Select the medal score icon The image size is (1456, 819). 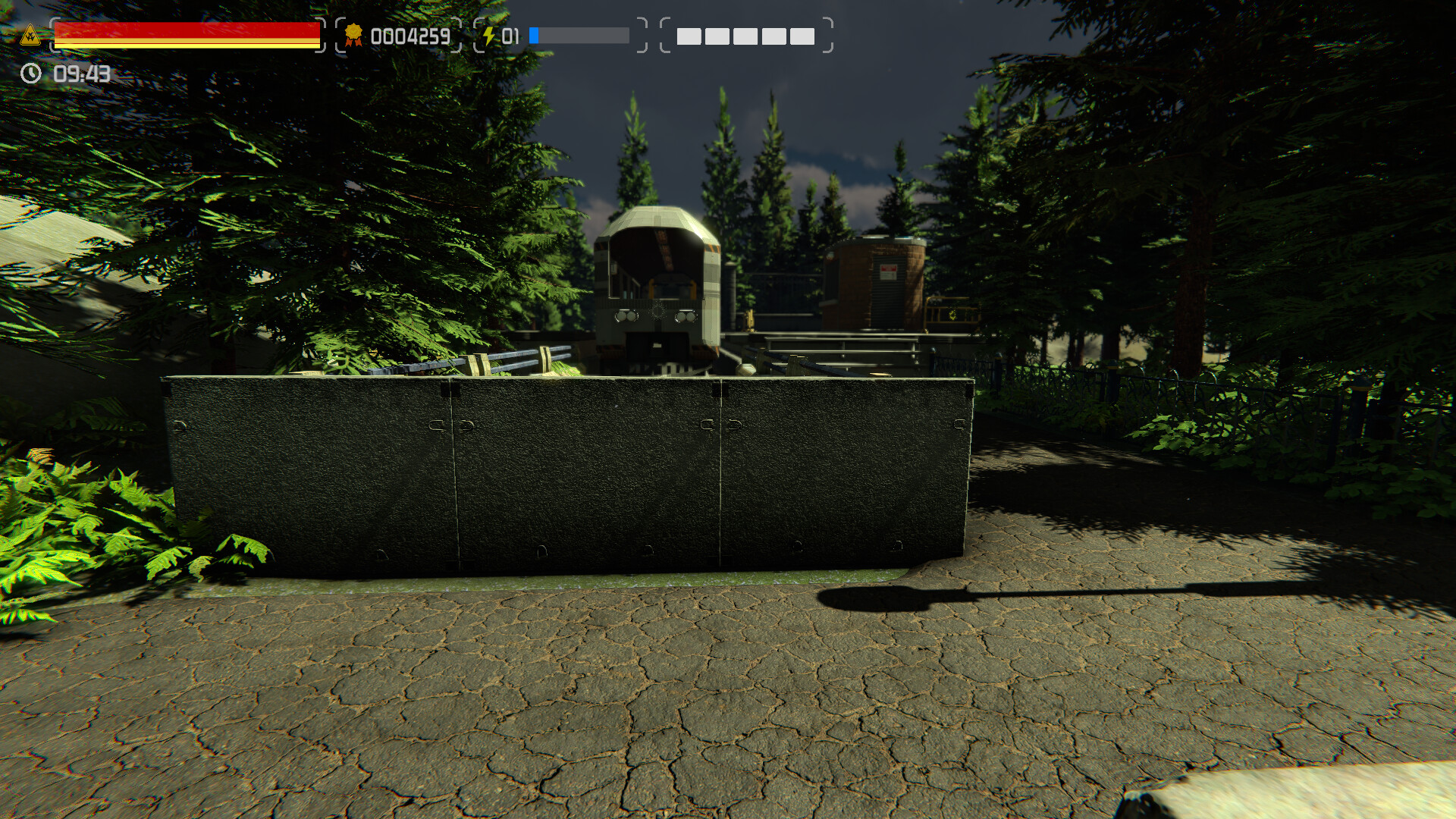pos(353,35)
